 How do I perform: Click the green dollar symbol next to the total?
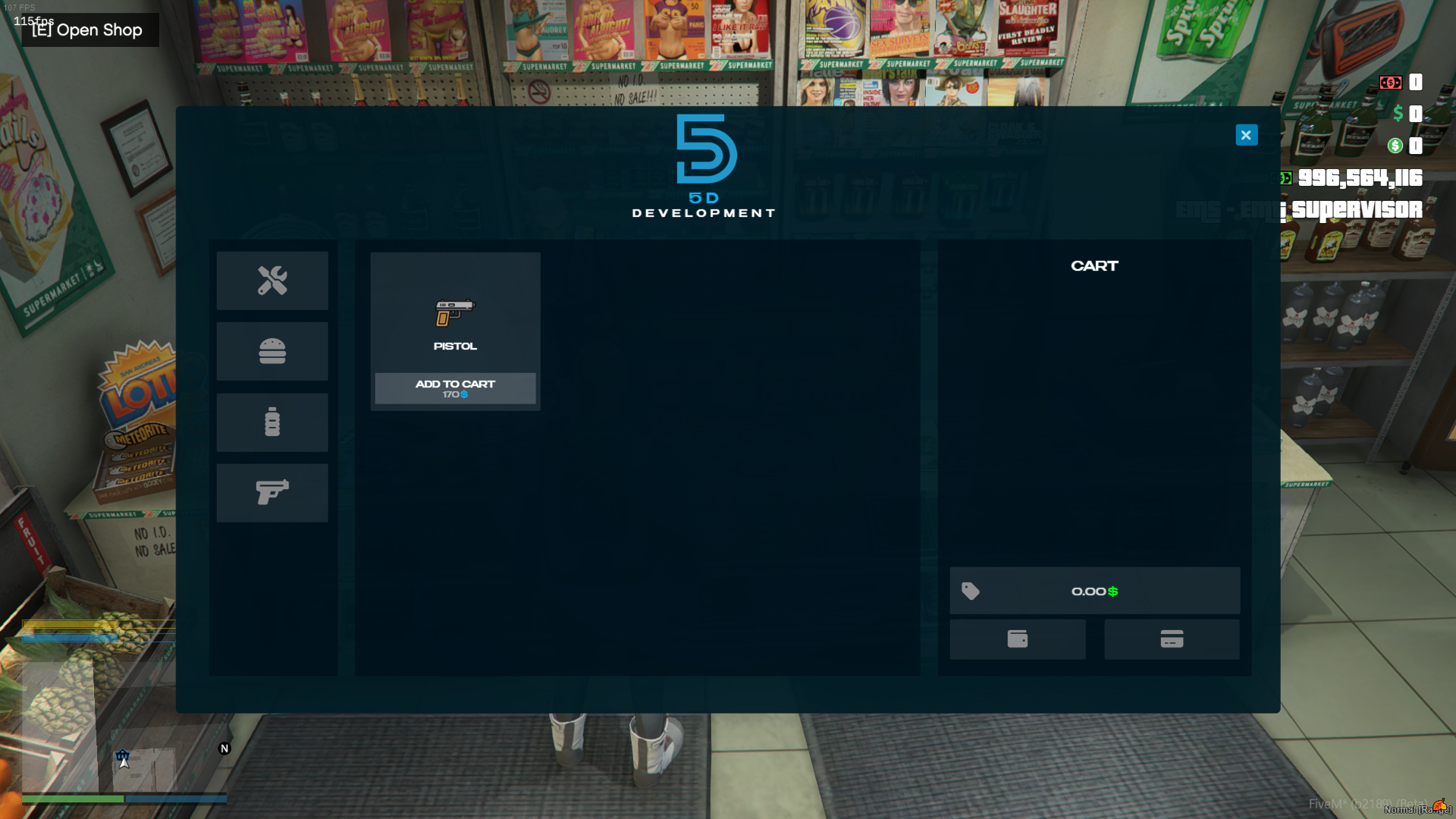[x=1112, y=591]
